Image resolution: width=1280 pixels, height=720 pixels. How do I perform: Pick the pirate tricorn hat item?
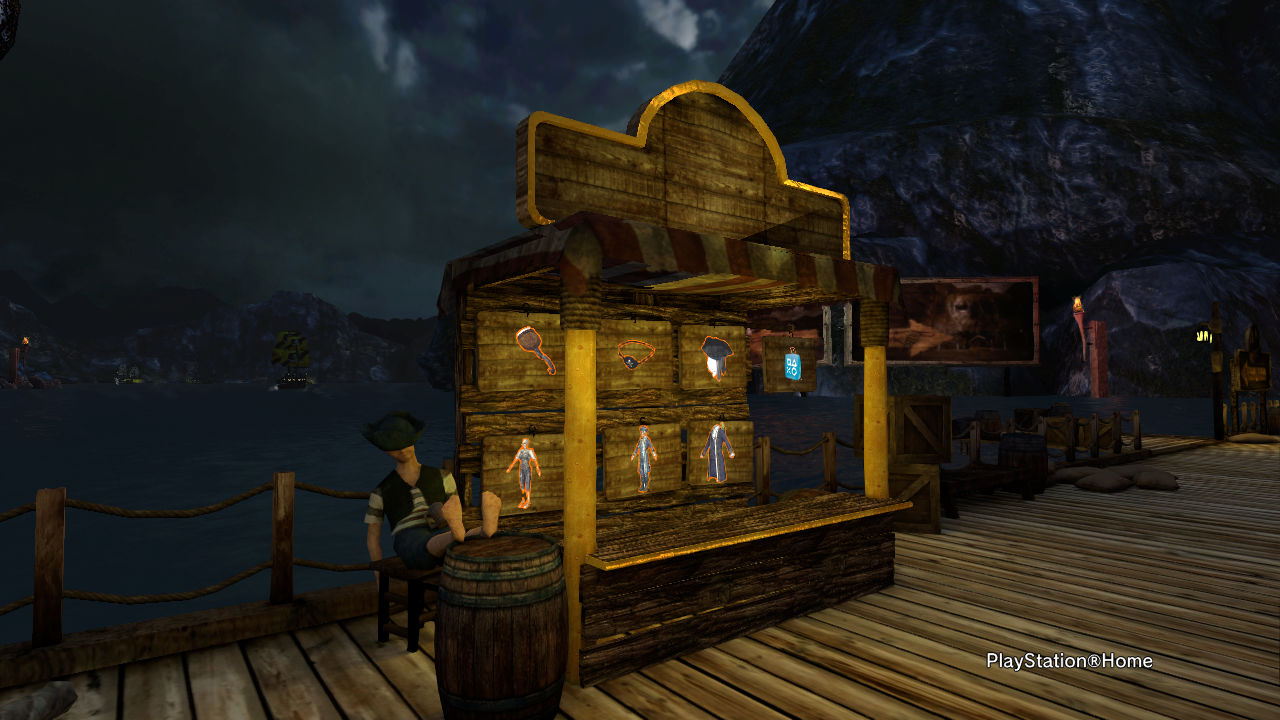(713, 355)
